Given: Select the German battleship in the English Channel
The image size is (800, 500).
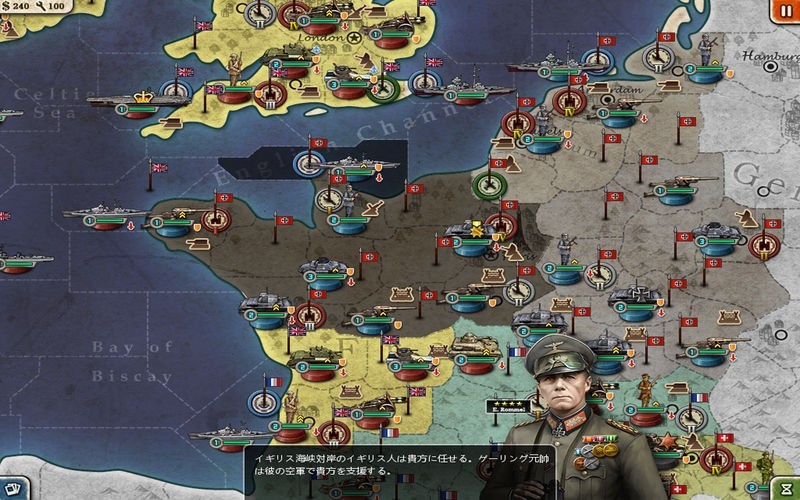Looking at the screenshot, I should (x=353, y=165).
